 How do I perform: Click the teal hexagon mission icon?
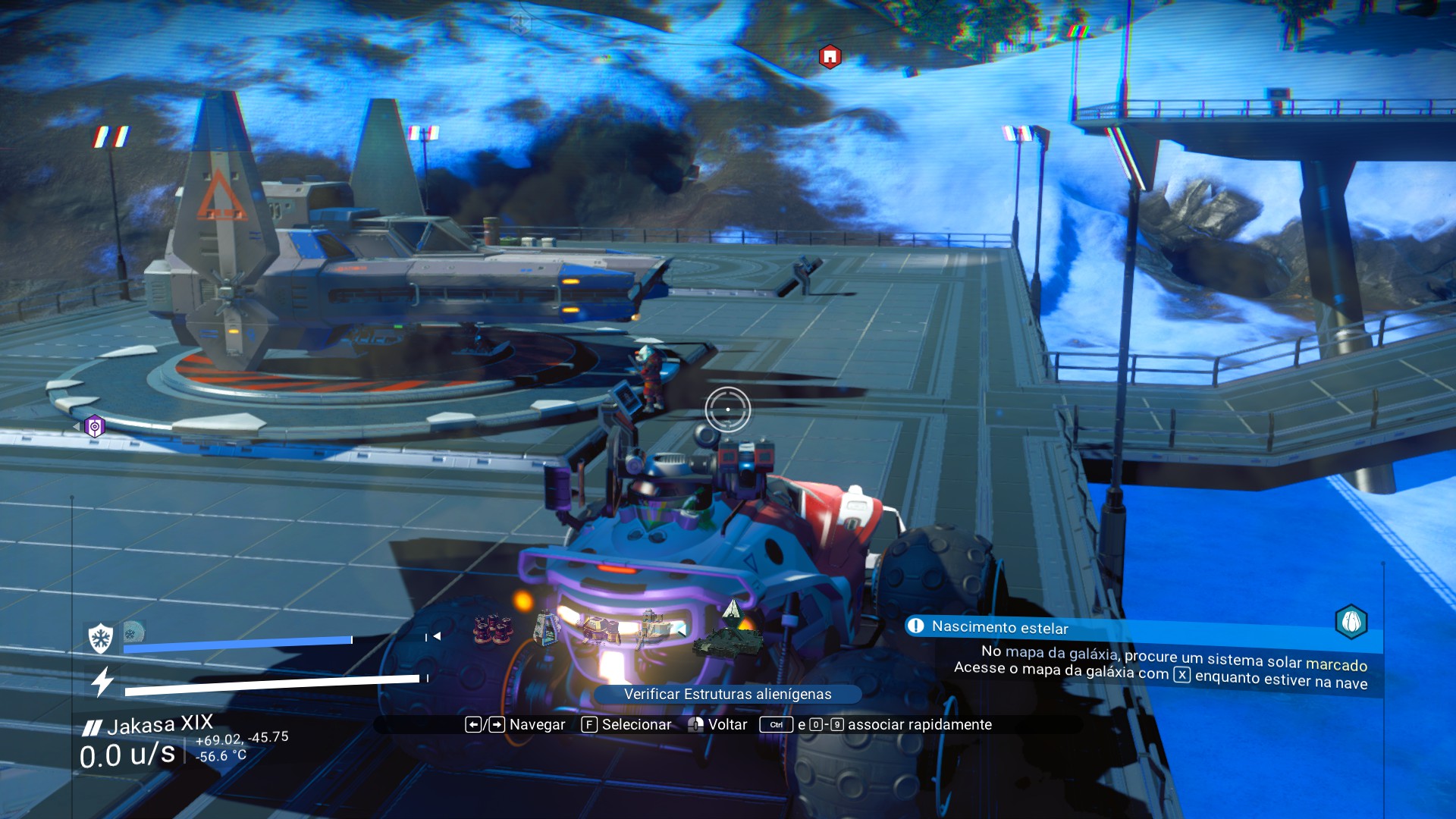(x=1351, y=622)
